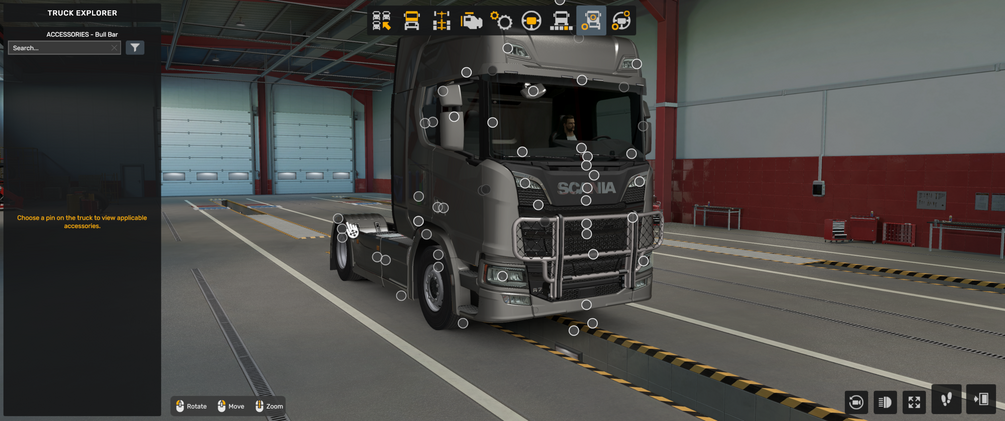
Task: Open the accessory filter funnel button
Action: click(135, 48)
